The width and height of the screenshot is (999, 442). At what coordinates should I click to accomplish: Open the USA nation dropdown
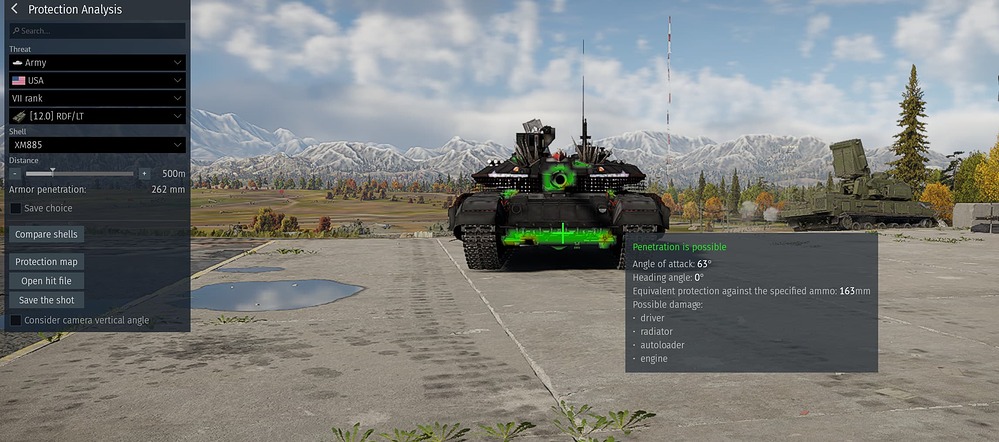pyautogui.click(x=97, y=80)
